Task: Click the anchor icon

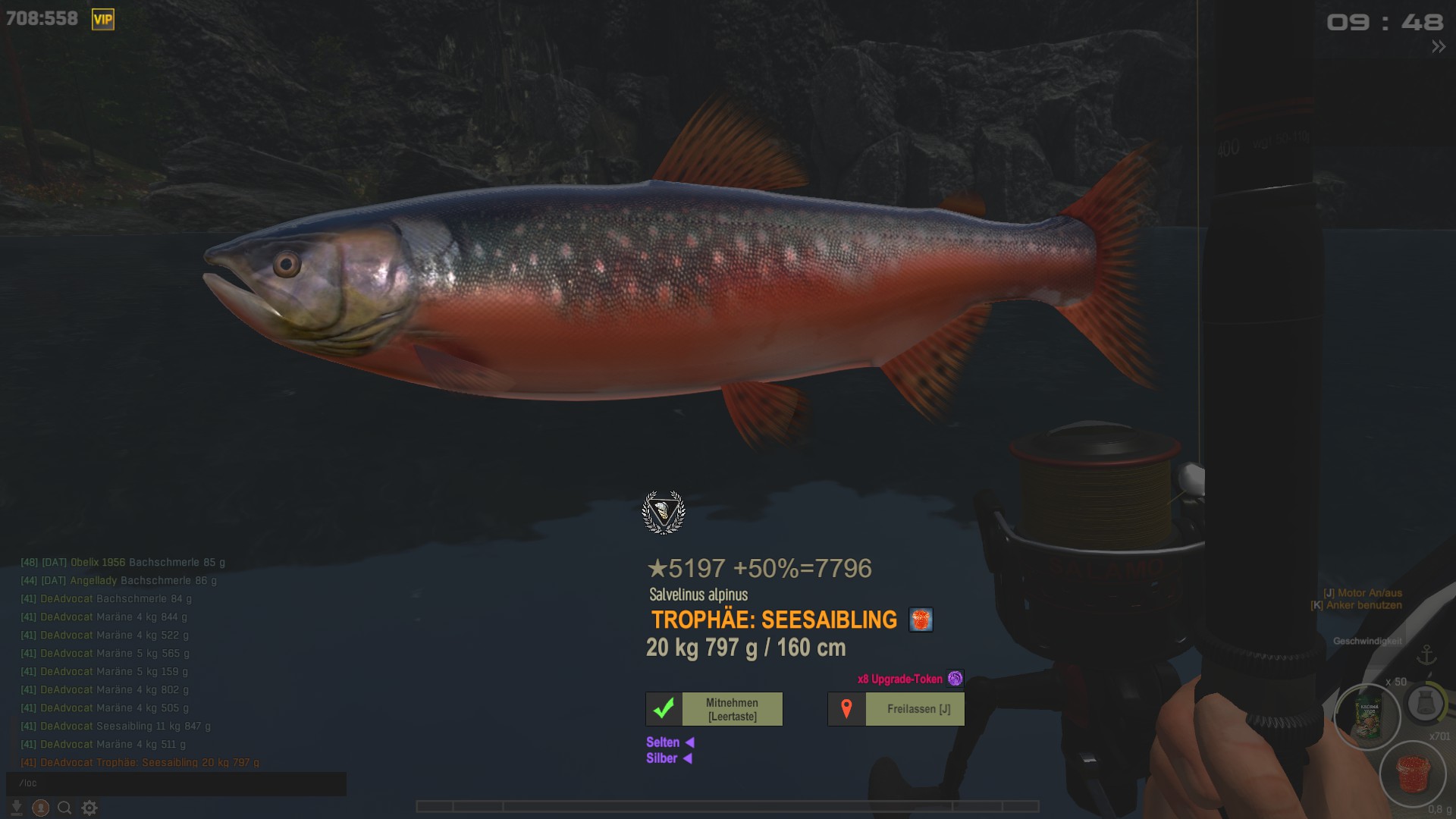Action: point(1427,654)
